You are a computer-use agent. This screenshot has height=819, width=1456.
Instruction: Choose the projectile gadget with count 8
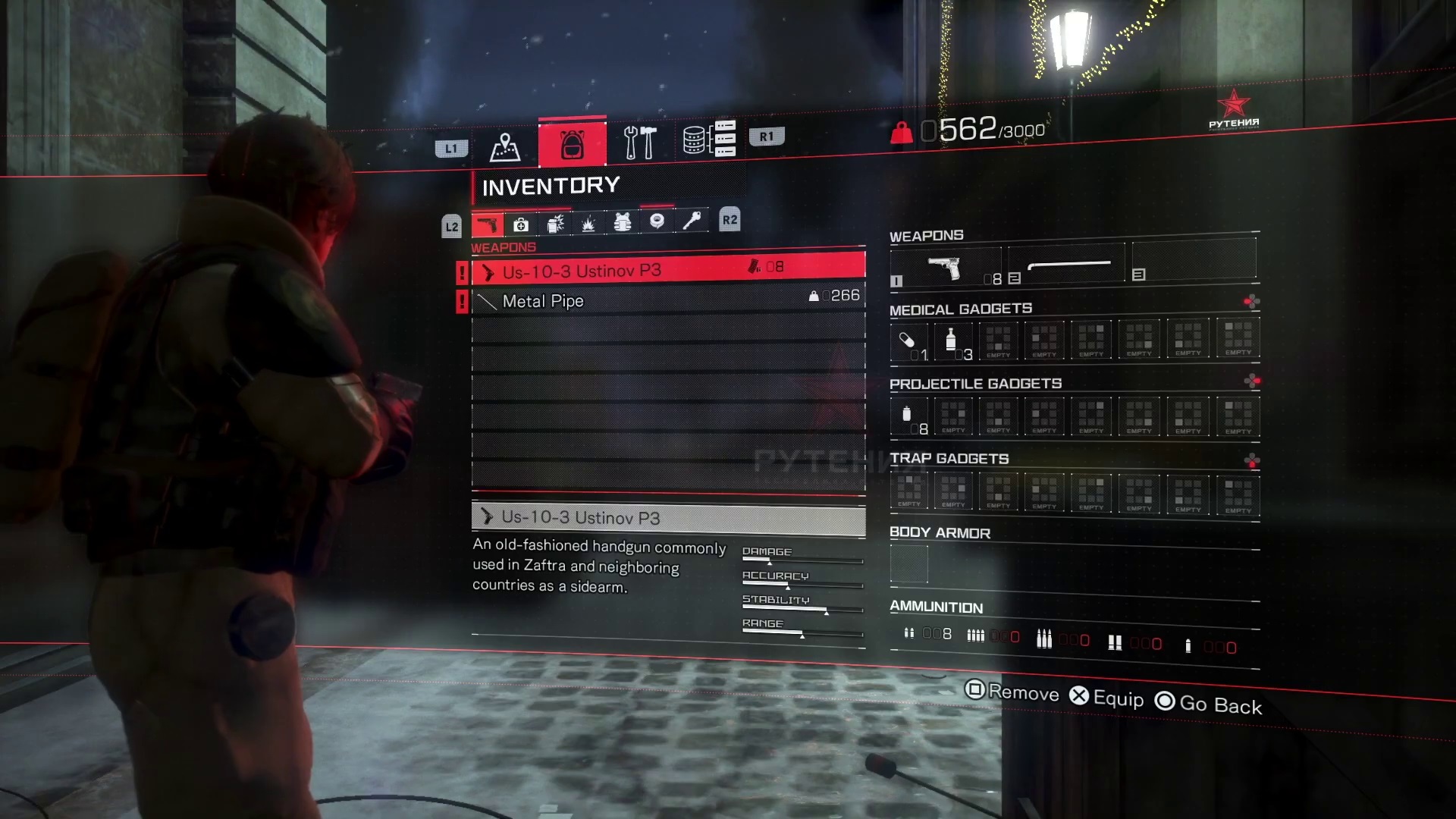pyautogui.click(x=908, y=416)
